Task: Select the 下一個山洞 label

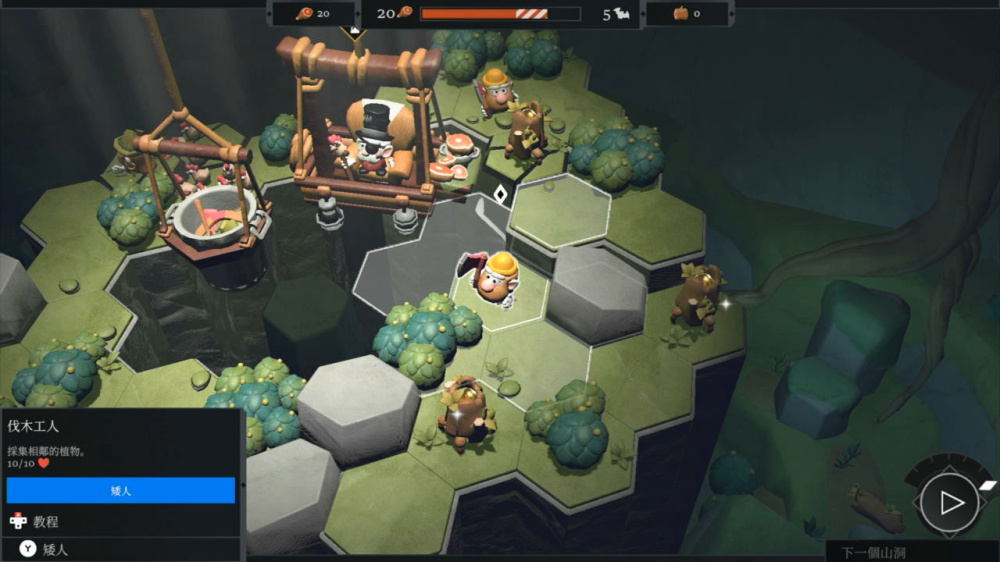Action: click(x=872, y=552)
